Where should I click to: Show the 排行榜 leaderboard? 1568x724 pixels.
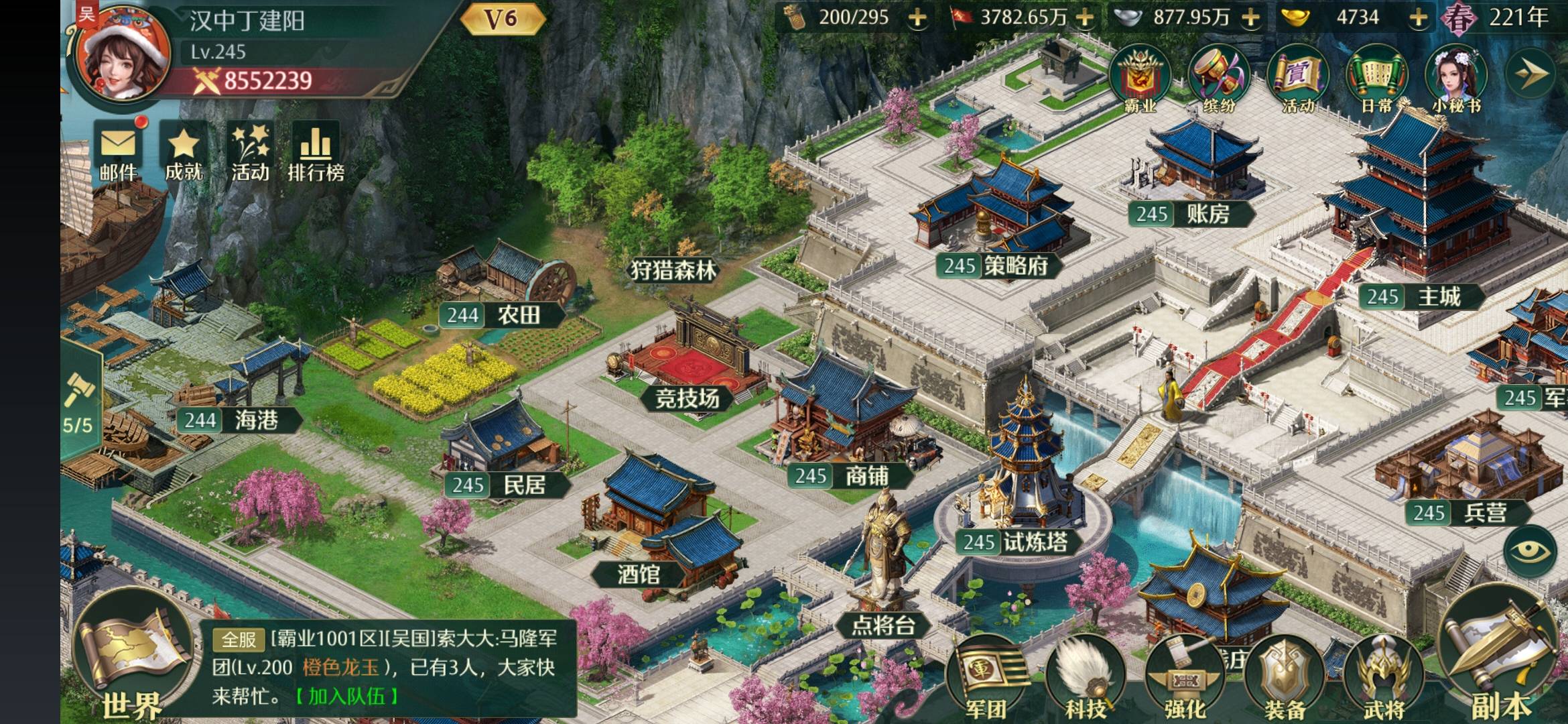click(316, 153)
